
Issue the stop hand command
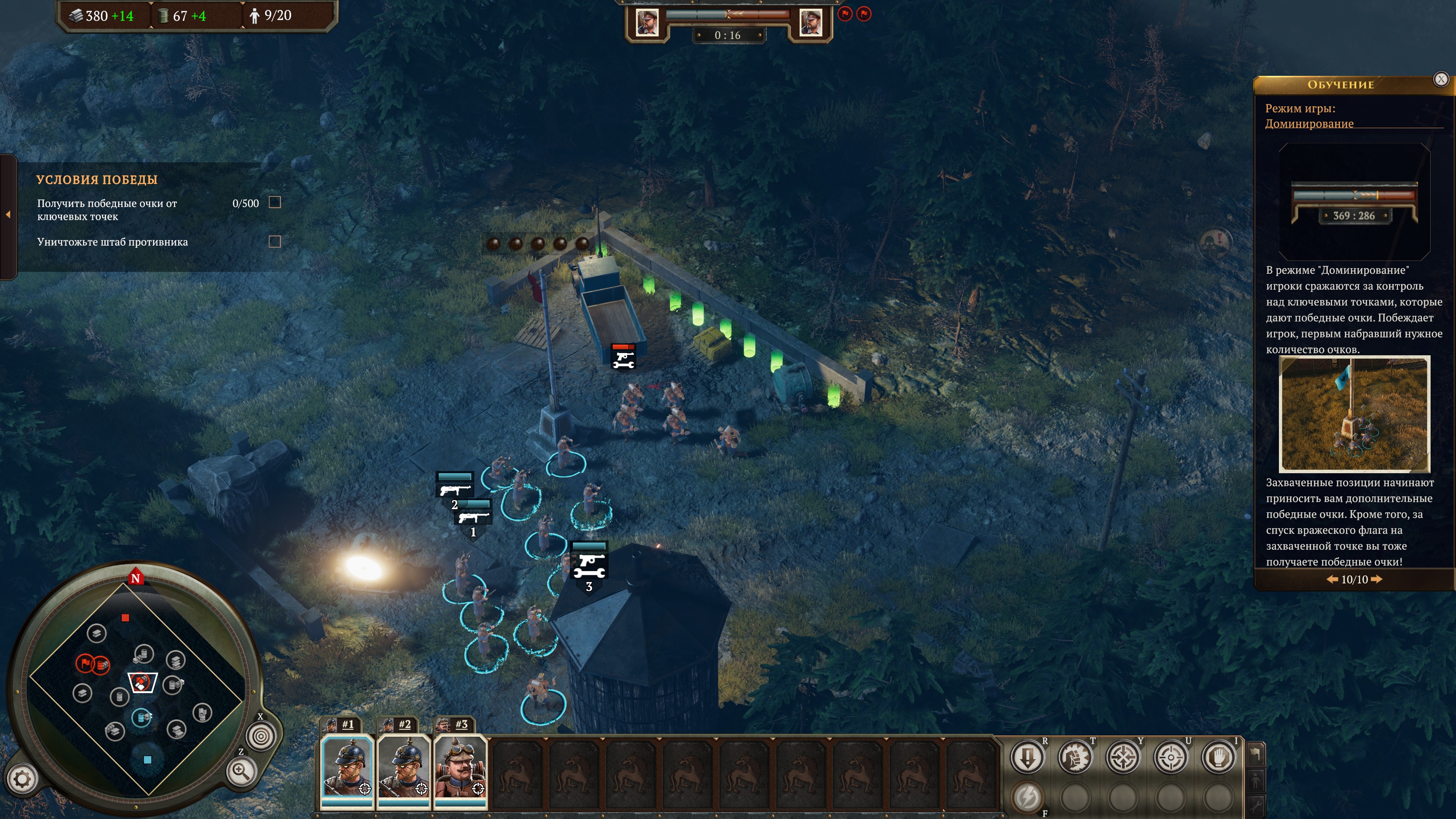pyautogui.click(x=1219, y=757)
